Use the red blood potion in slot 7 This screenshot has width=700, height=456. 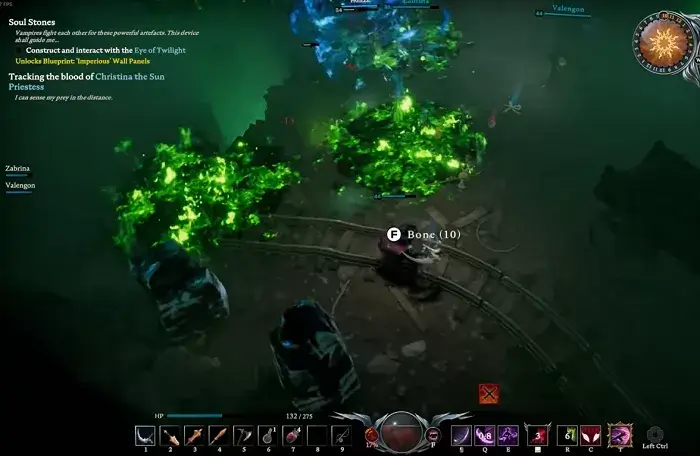tap(292, 435)
